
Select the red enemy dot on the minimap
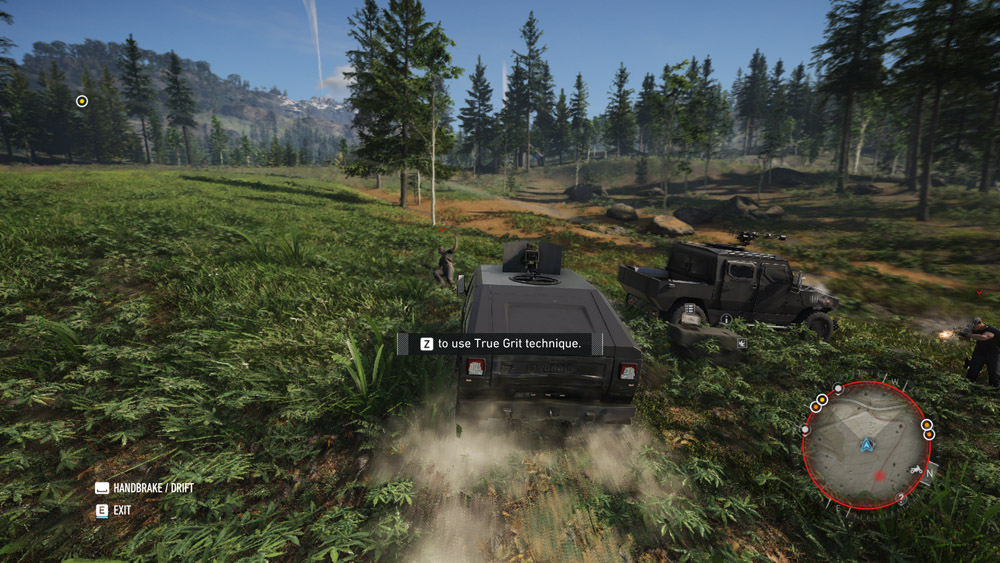click(x=878, y=475)
